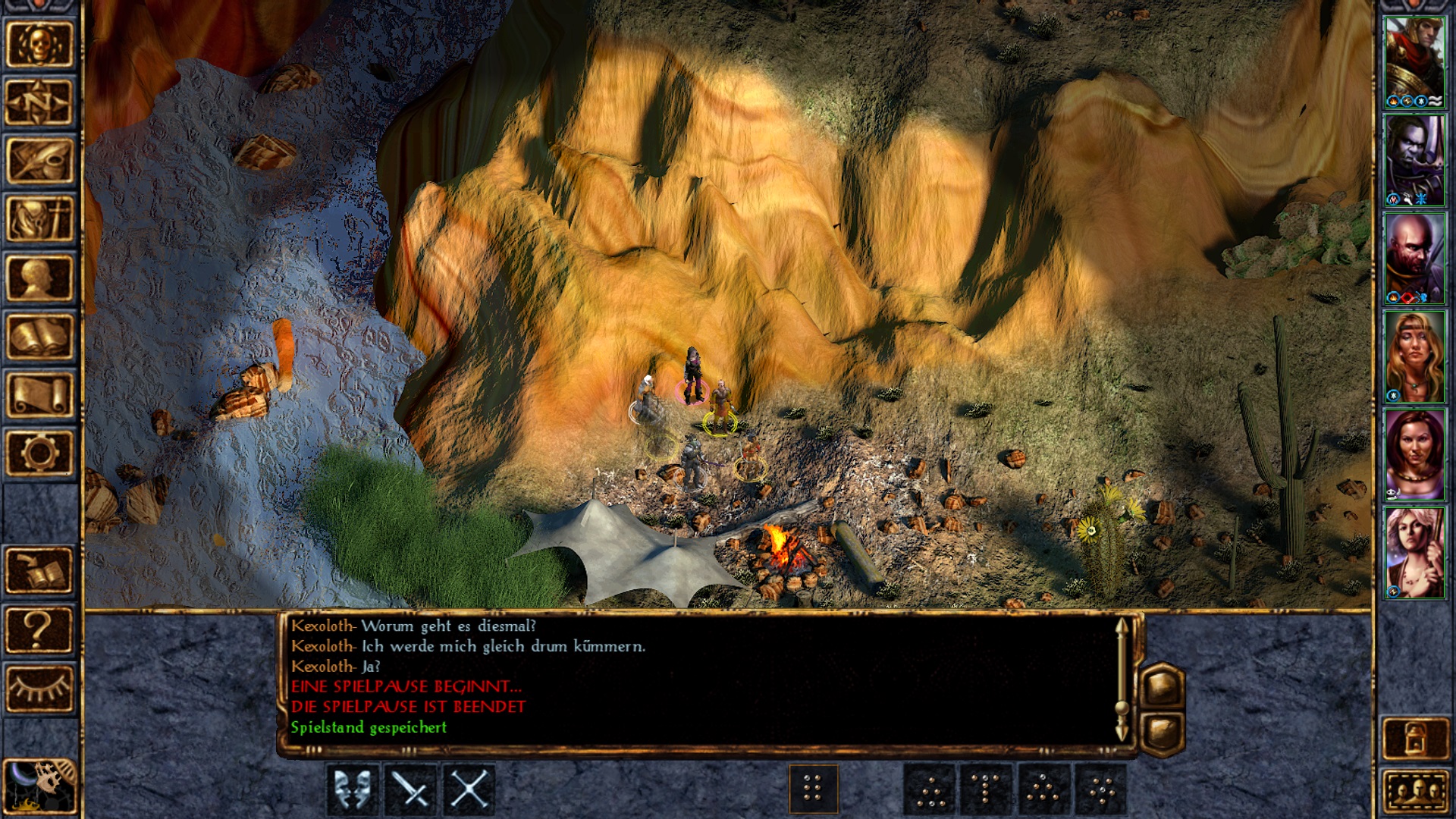This screenshot has height=819, width=1456.
Task: Pick the dark-haired woman portrait
Action: [x=1414, y=455]
